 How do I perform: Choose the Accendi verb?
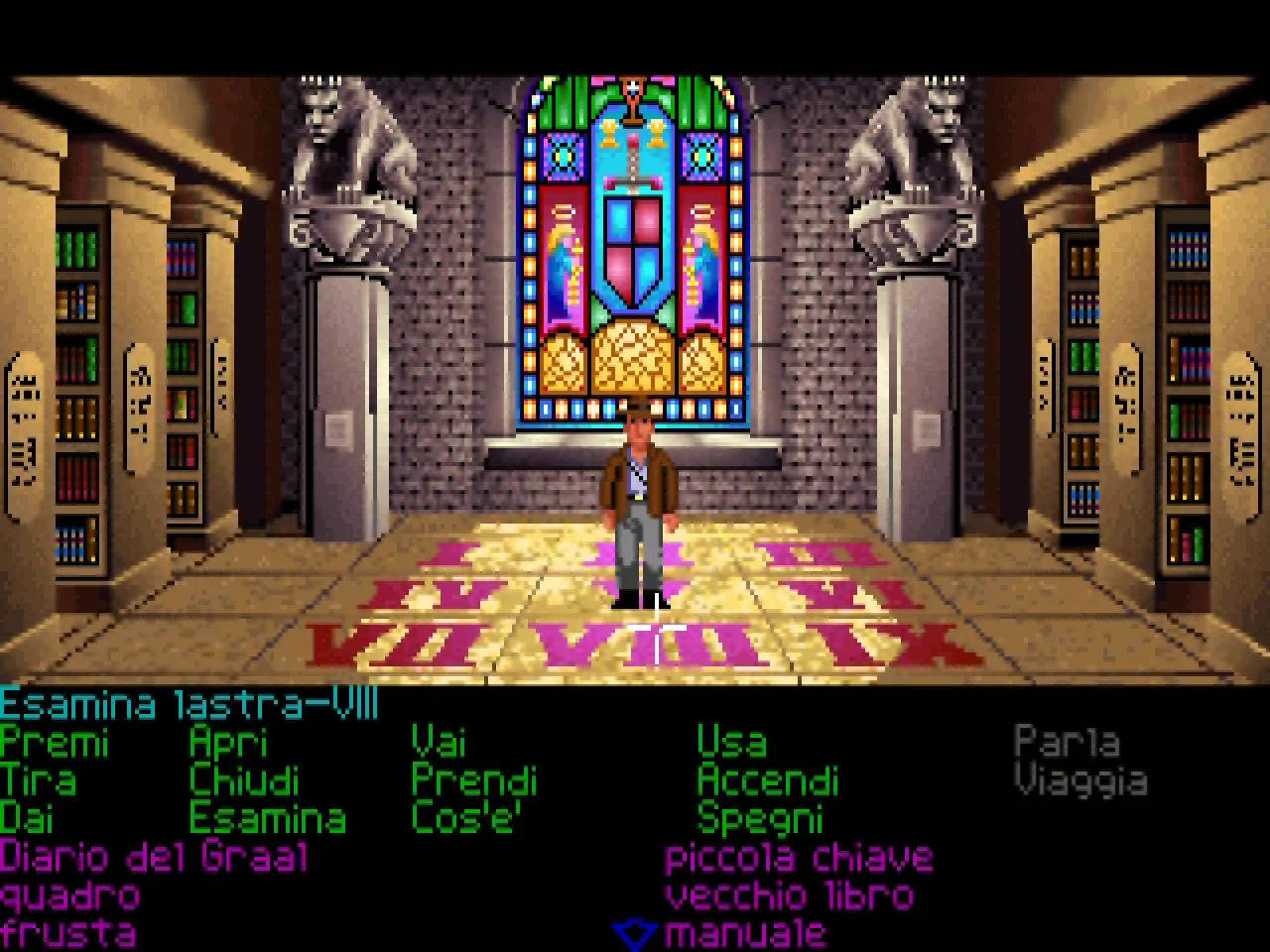tap(768, 781)
